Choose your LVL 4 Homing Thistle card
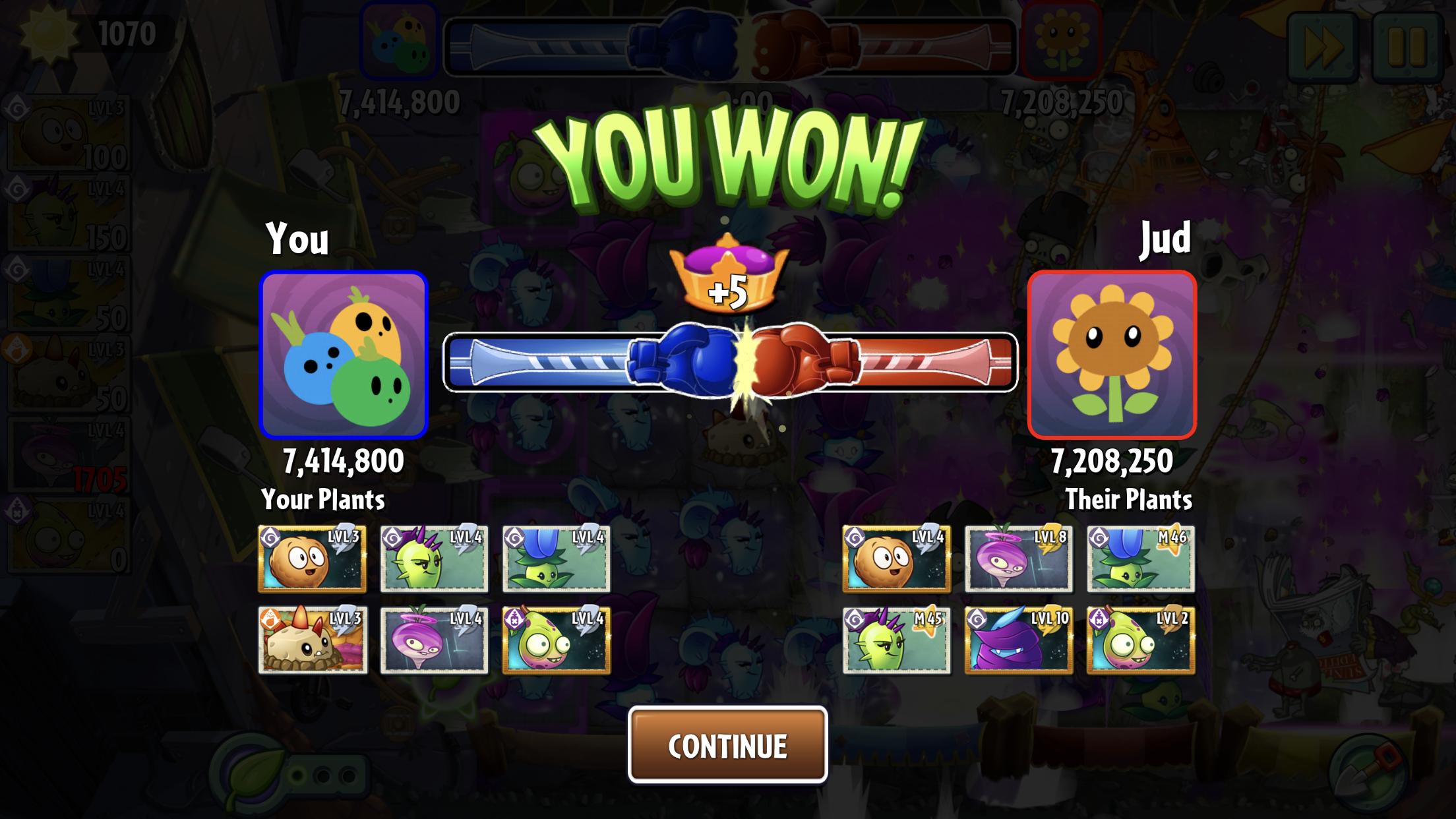The image size is (1456, 819). (x=434, y=559)
